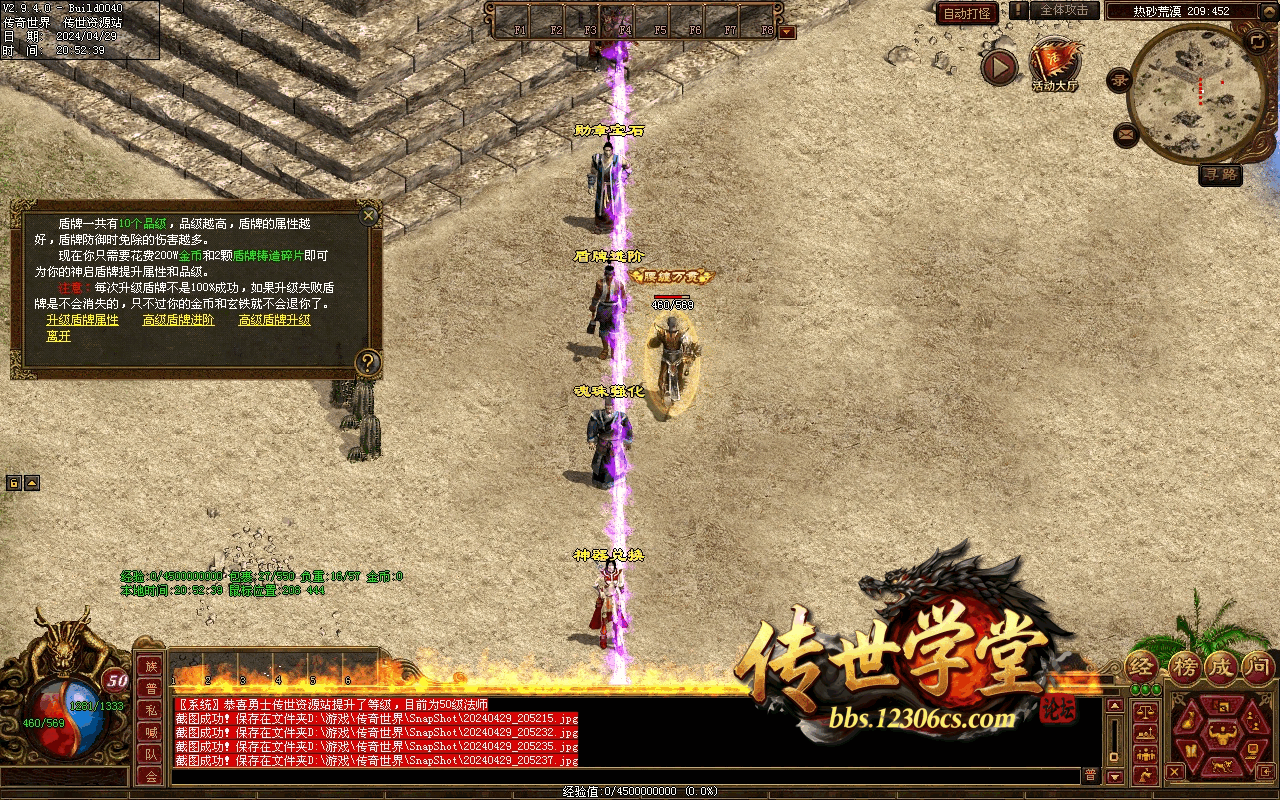Click 离开 to leave the dialog
Screen dimensions: 1280x800
pos(58,336)
